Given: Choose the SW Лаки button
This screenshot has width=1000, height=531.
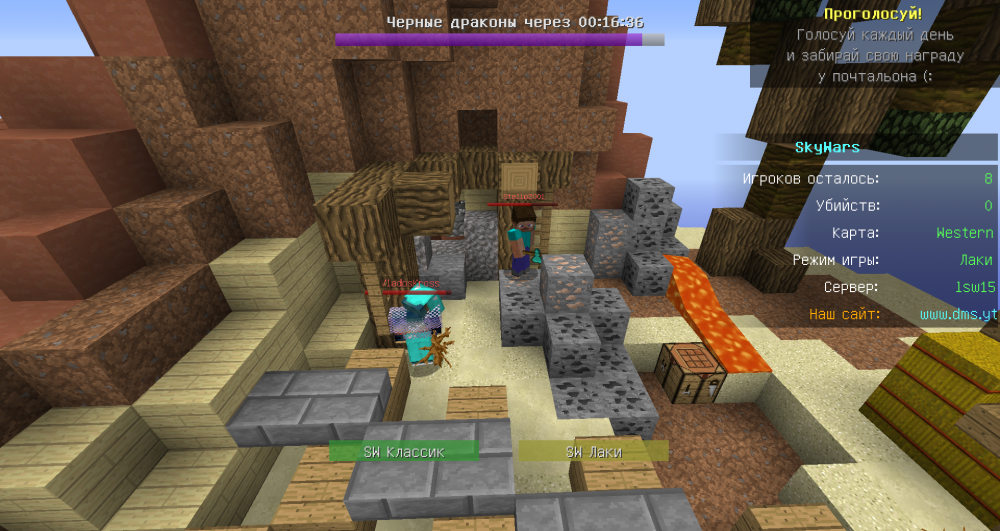Looking at the screenshot, I should pos(593,452).
